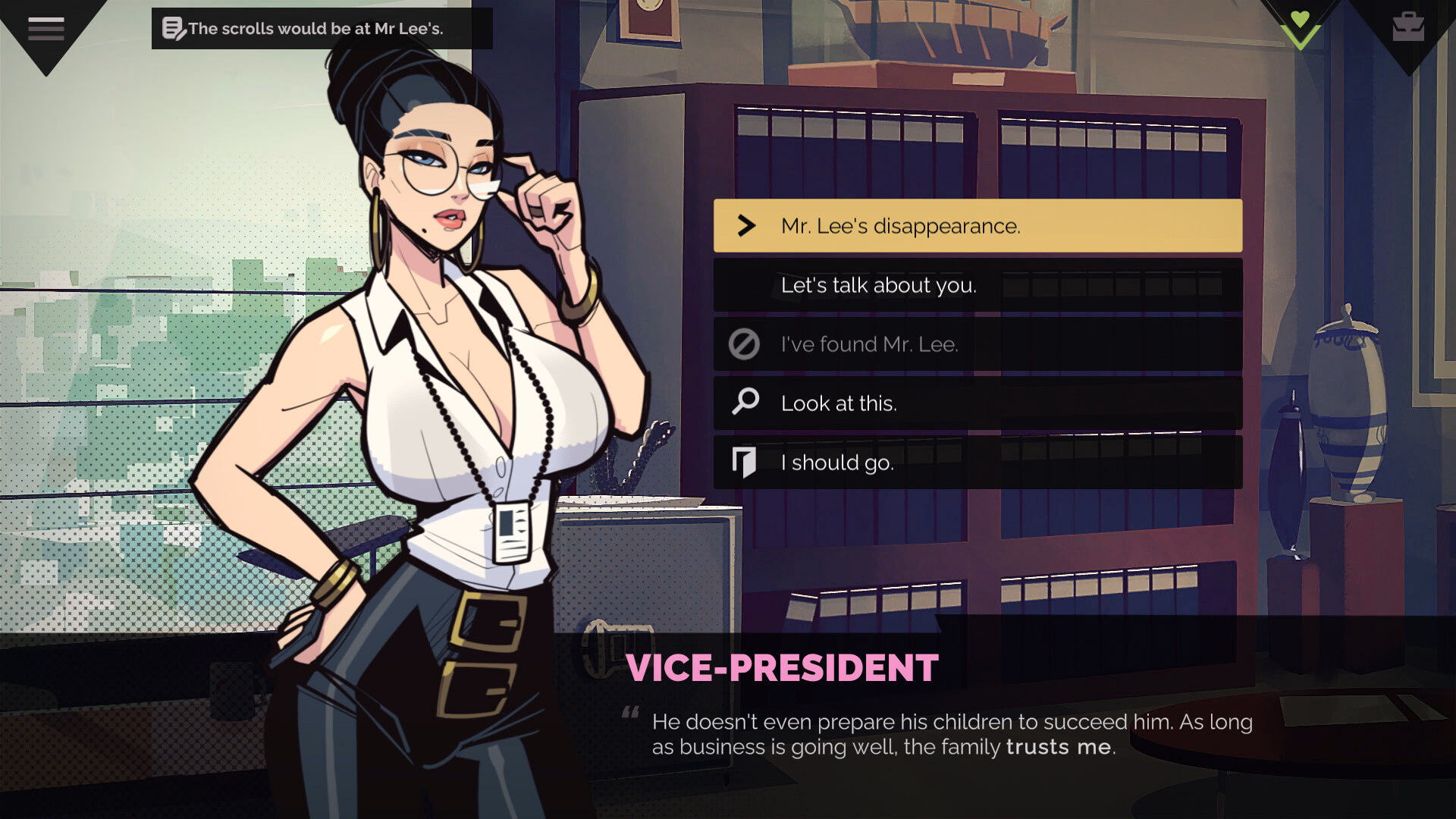Open the hamburger main menu
The width and height of the screenshot is (1456, 819).
[x=45, y=28]
